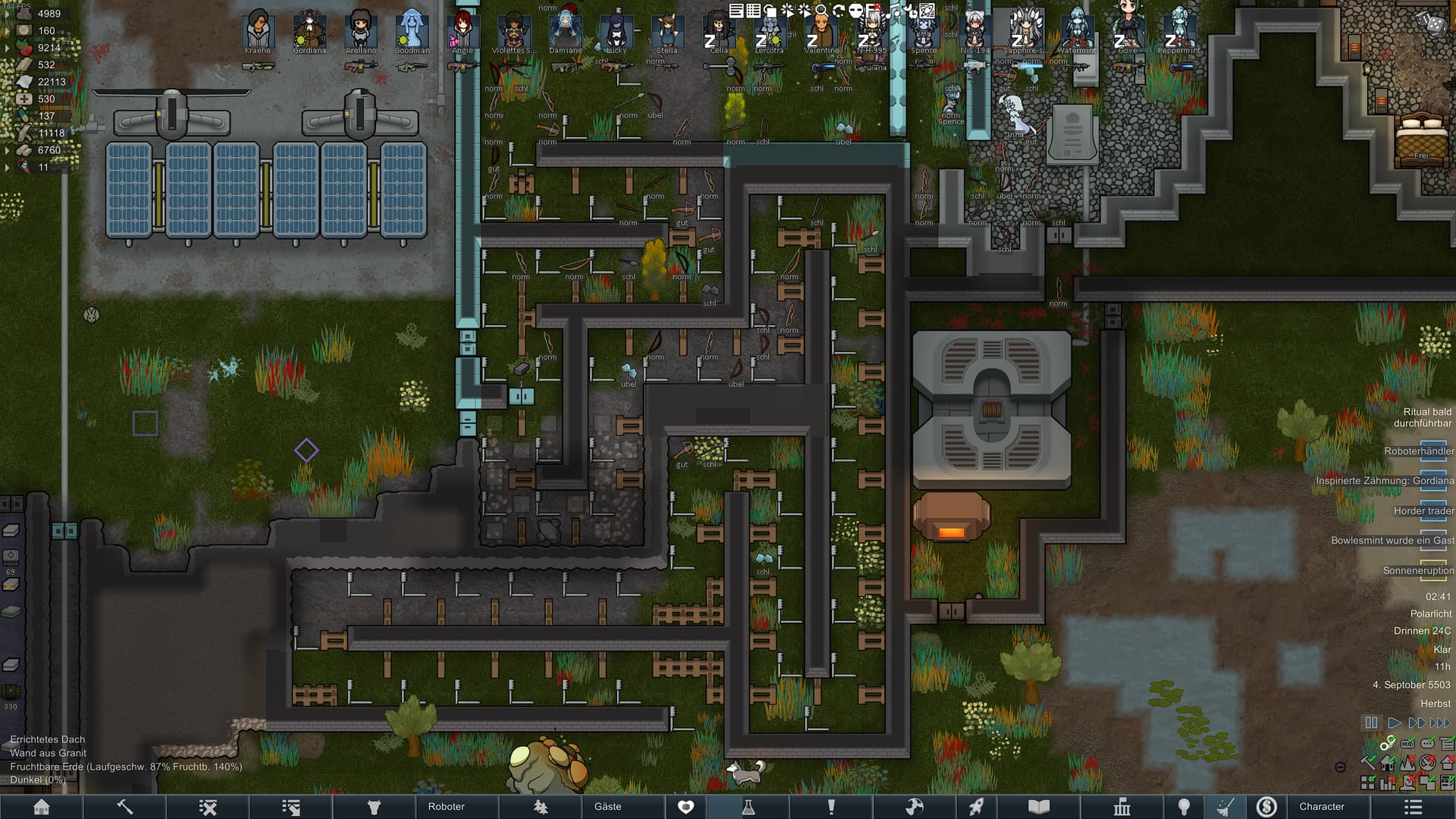Set game to normal speed
This screenshot has width=1456, height=819.
pos(1394,723)
